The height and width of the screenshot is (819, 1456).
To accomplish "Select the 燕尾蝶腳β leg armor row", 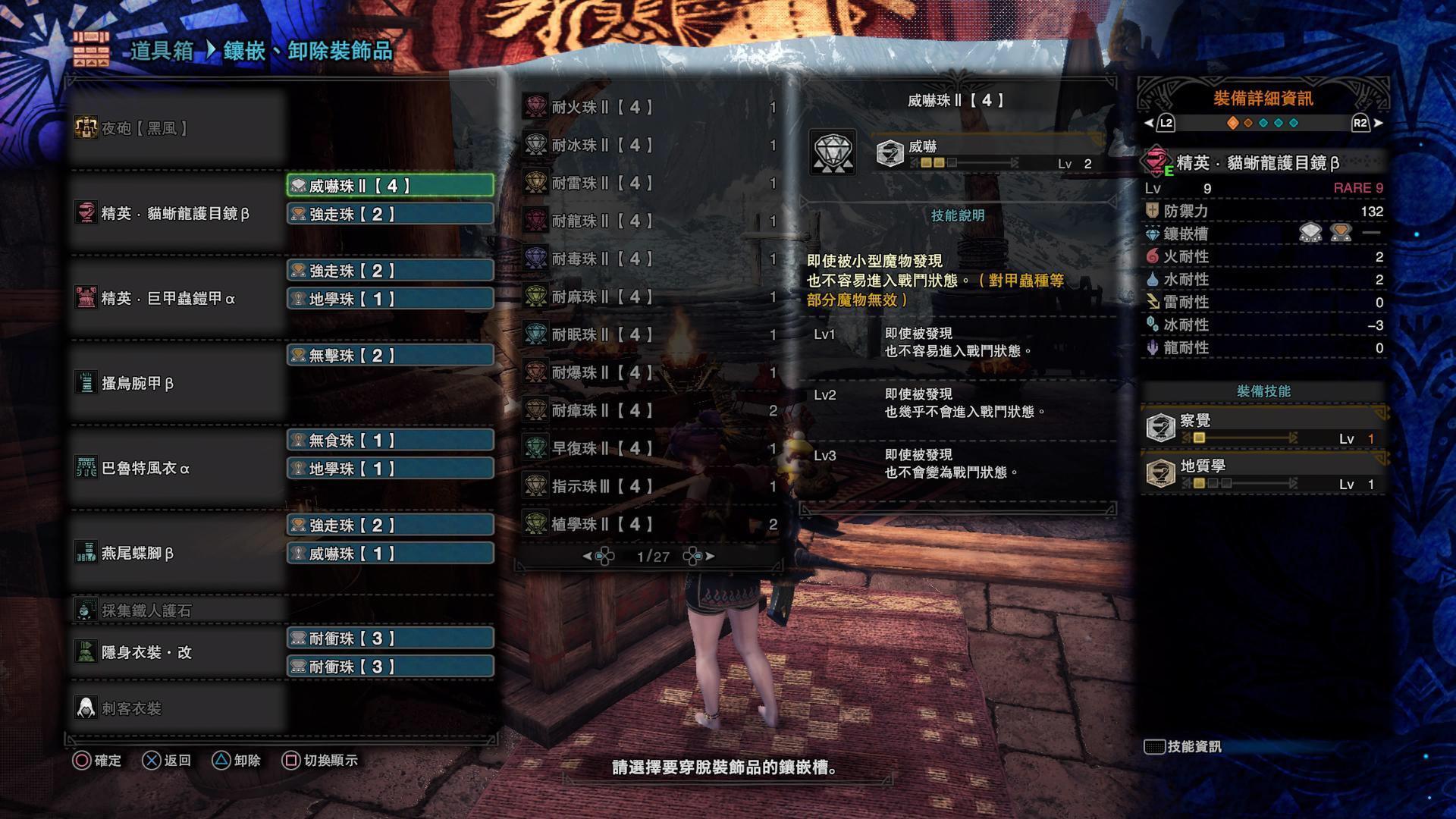I will click(176, 553).
